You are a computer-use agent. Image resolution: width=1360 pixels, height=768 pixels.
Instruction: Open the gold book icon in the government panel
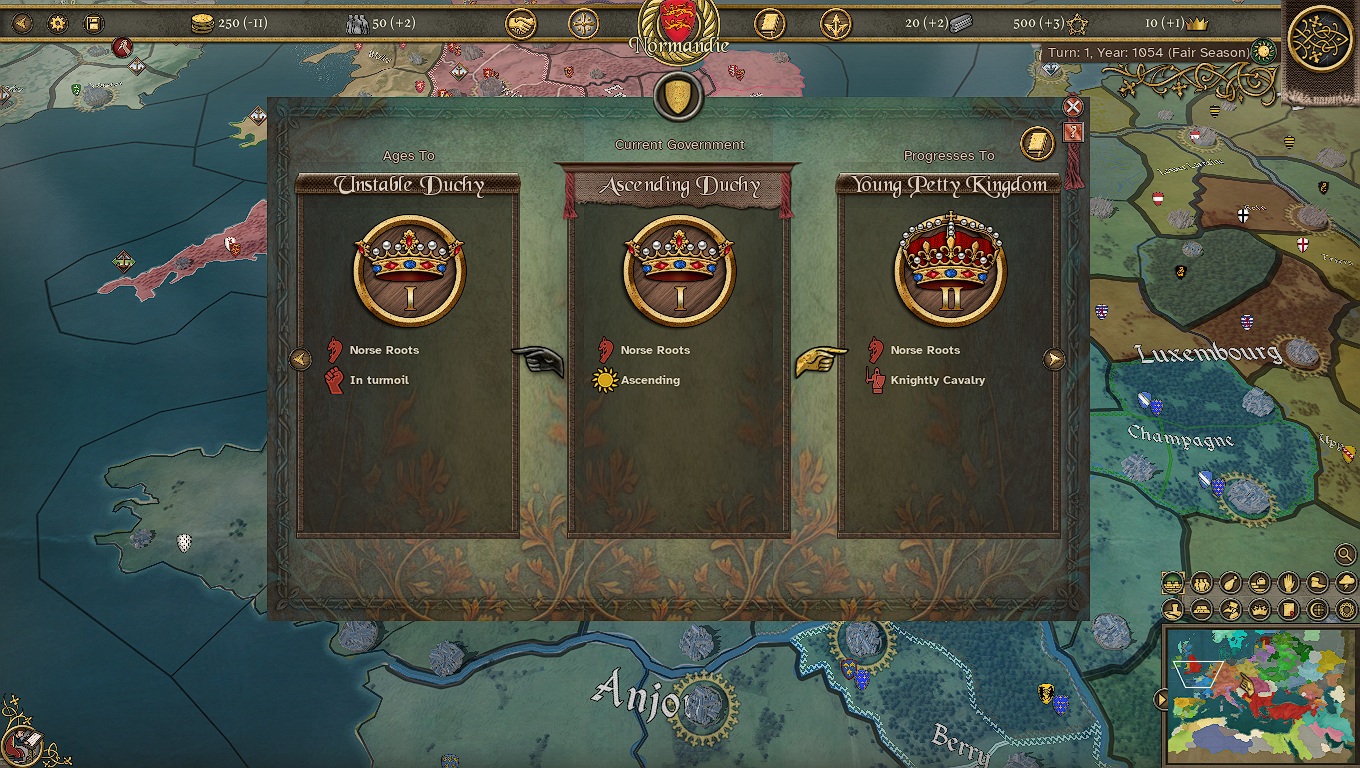(1037, 145)
